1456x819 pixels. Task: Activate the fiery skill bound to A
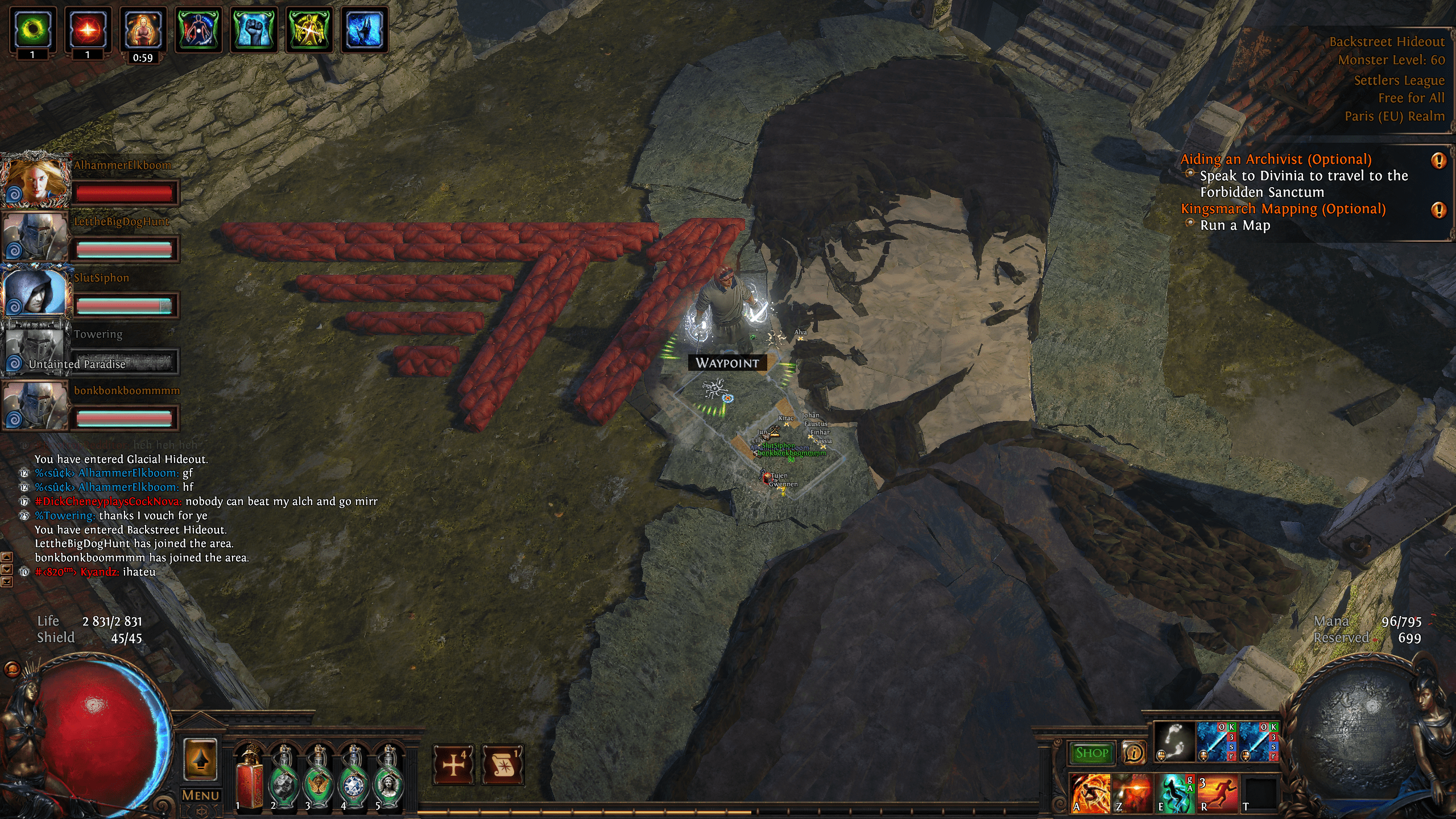tap(1090, 793)
